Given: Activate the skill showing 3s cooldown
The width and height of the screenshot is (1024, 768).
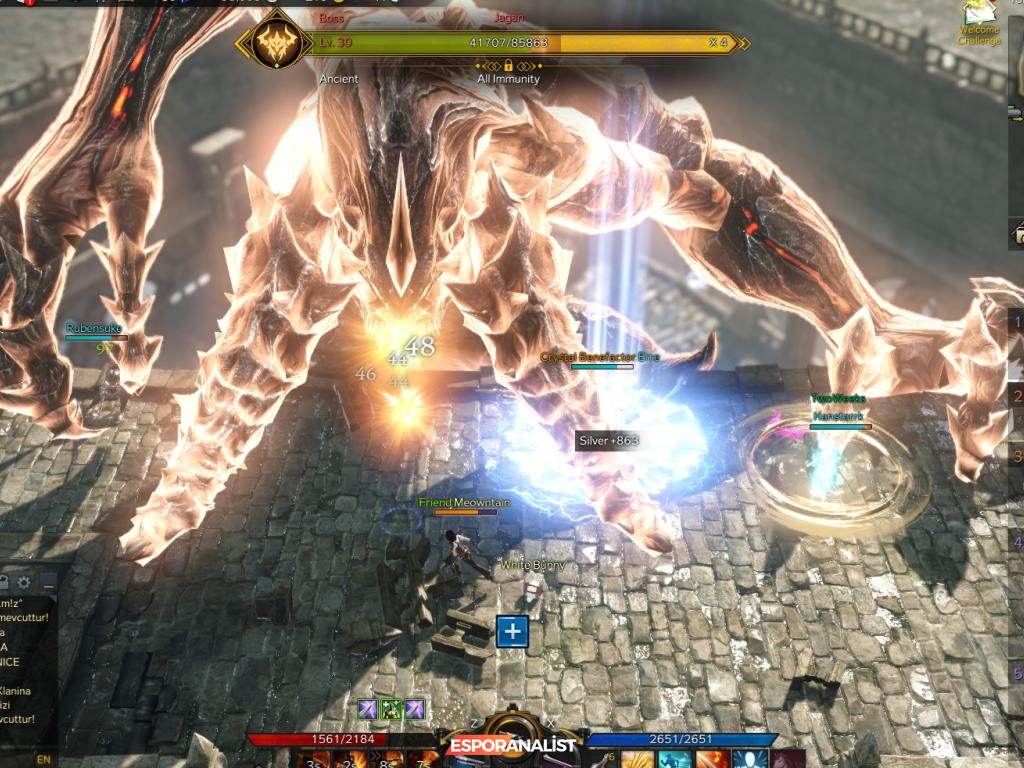Looking at the screenshot, I should pyautogui.click(x=314, y=759).
